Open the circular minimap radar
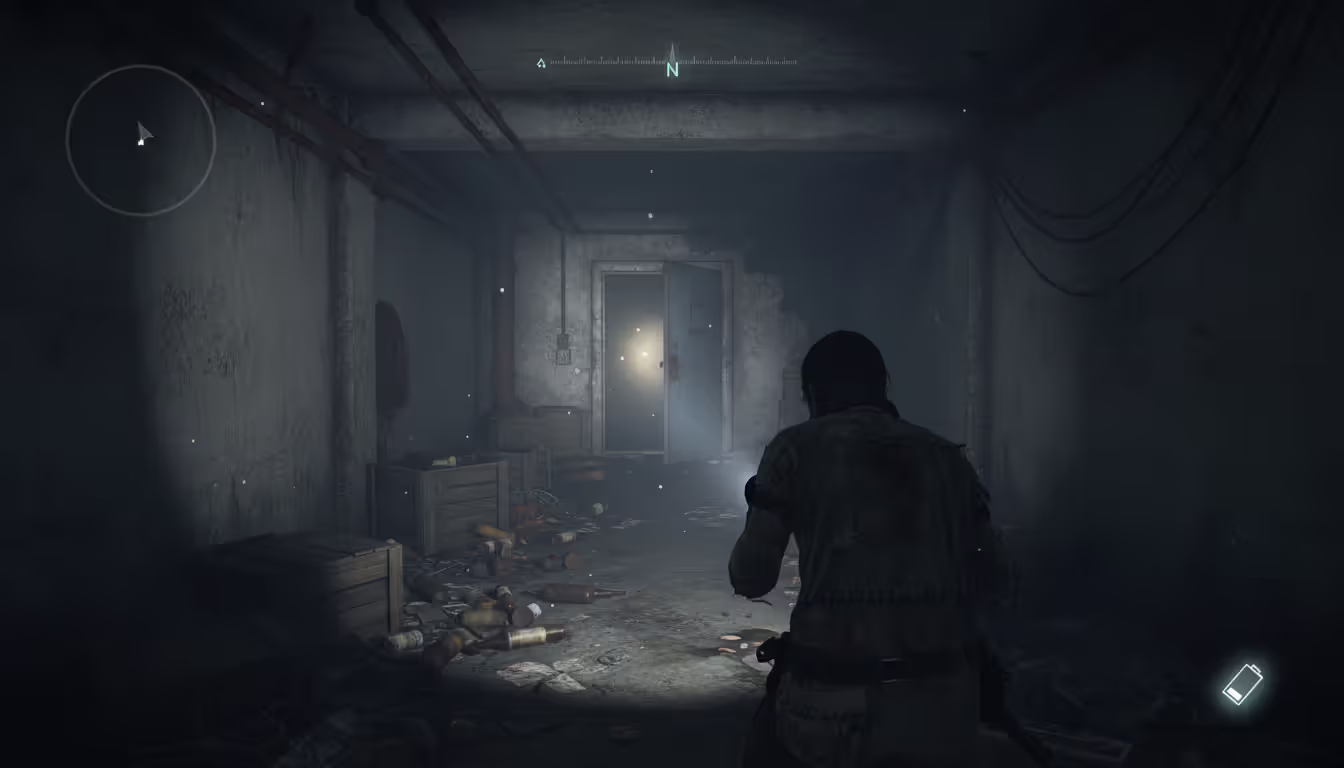 pos(140,140)
